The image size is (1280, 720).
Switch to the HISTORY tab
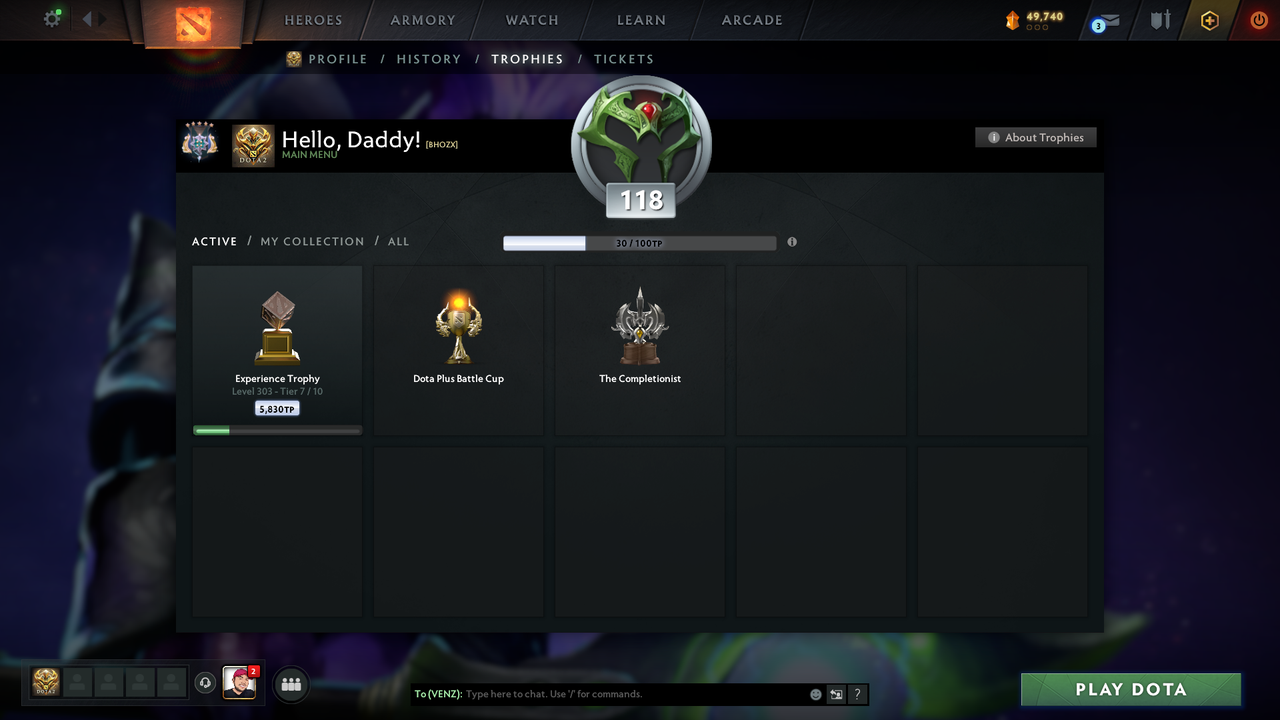coord(428,59)
